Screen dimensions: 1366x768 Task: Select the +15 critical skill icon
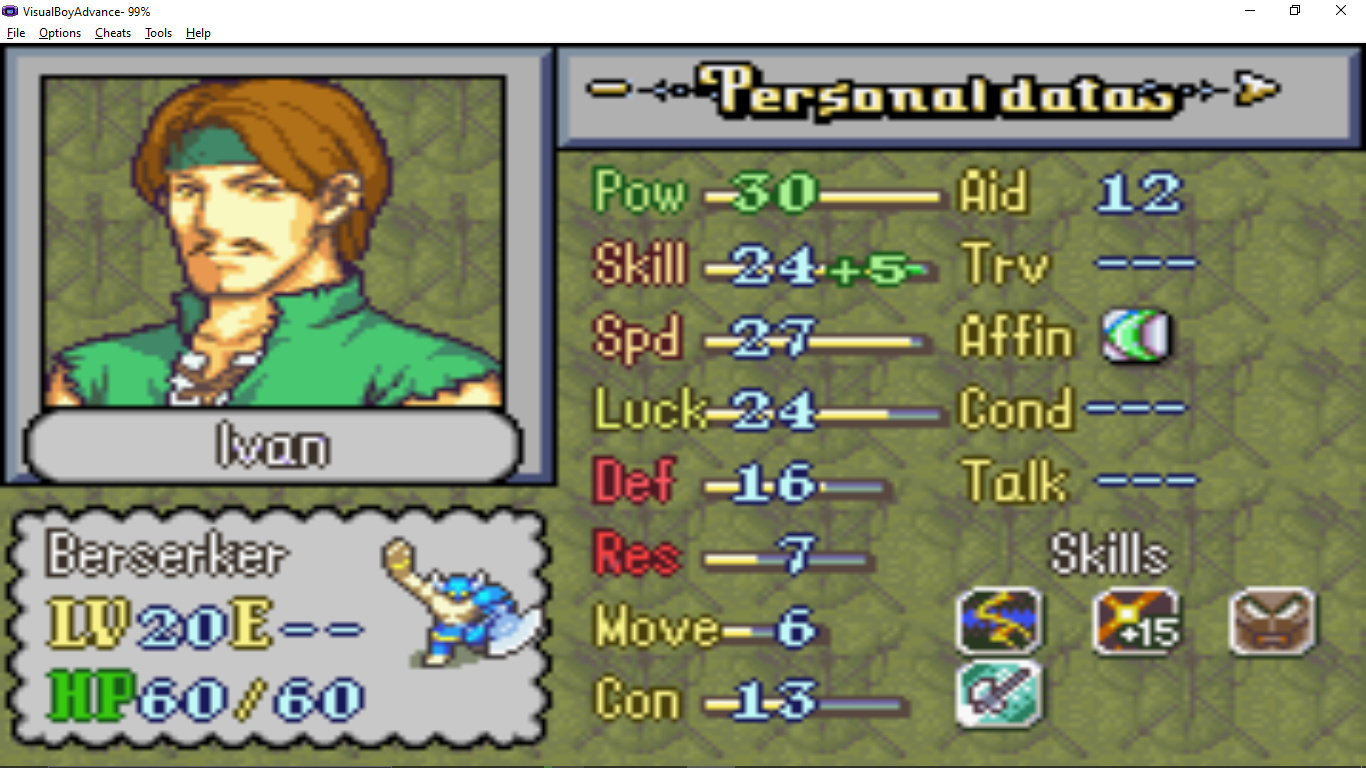(1136, 621)
